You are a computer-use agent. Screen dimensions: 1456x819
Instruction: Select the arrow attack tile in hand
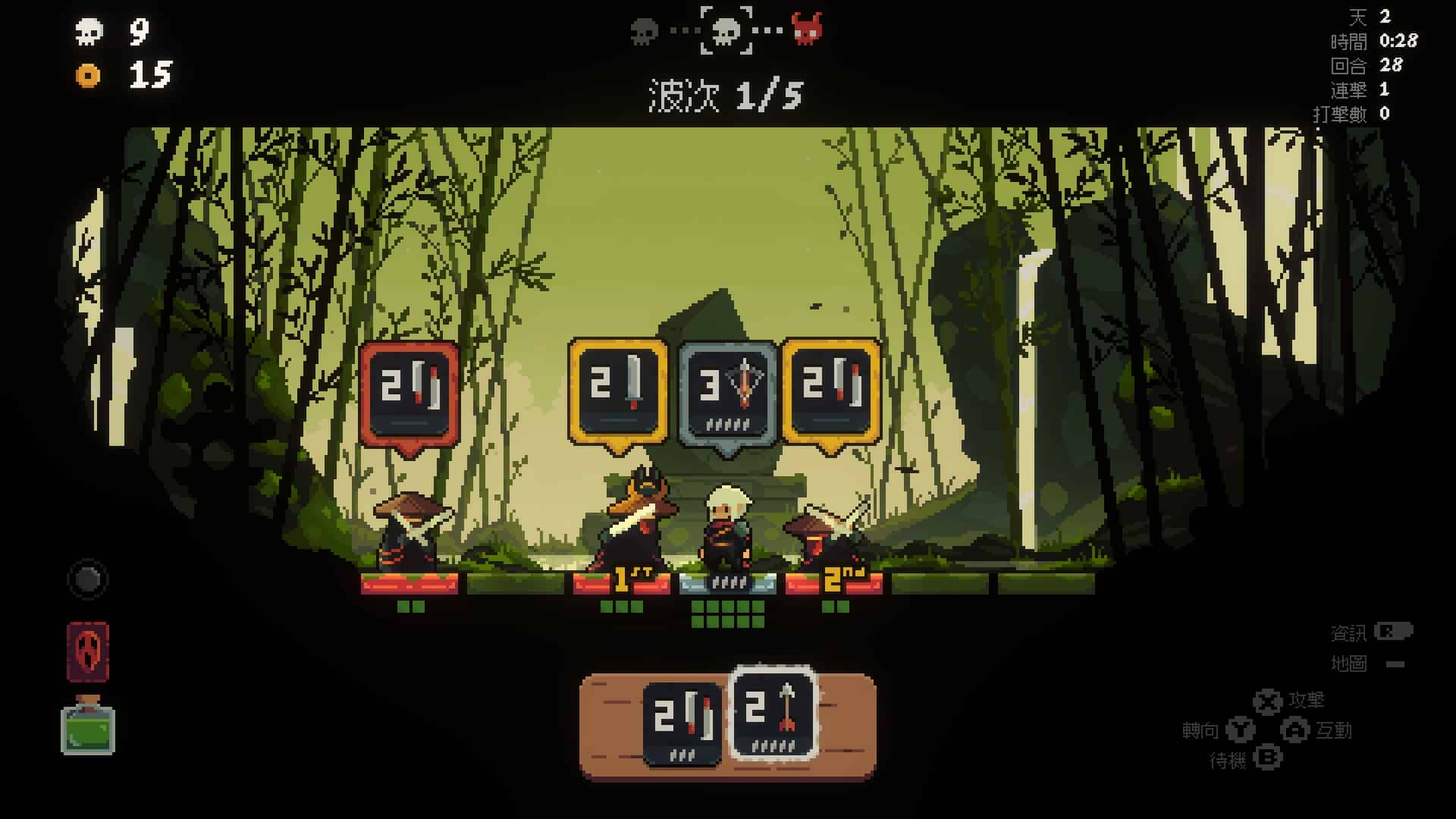(x=773, y=714)
